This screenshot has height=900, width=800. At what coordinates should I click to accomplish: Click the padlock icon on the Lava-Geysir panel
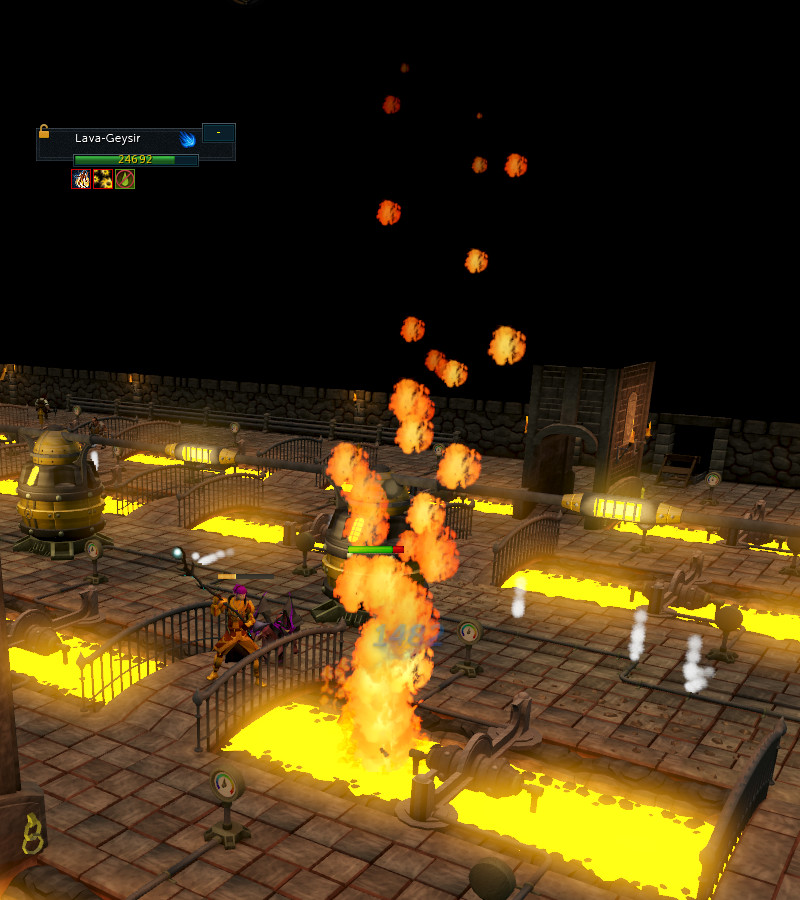click(x=43, y=131)
